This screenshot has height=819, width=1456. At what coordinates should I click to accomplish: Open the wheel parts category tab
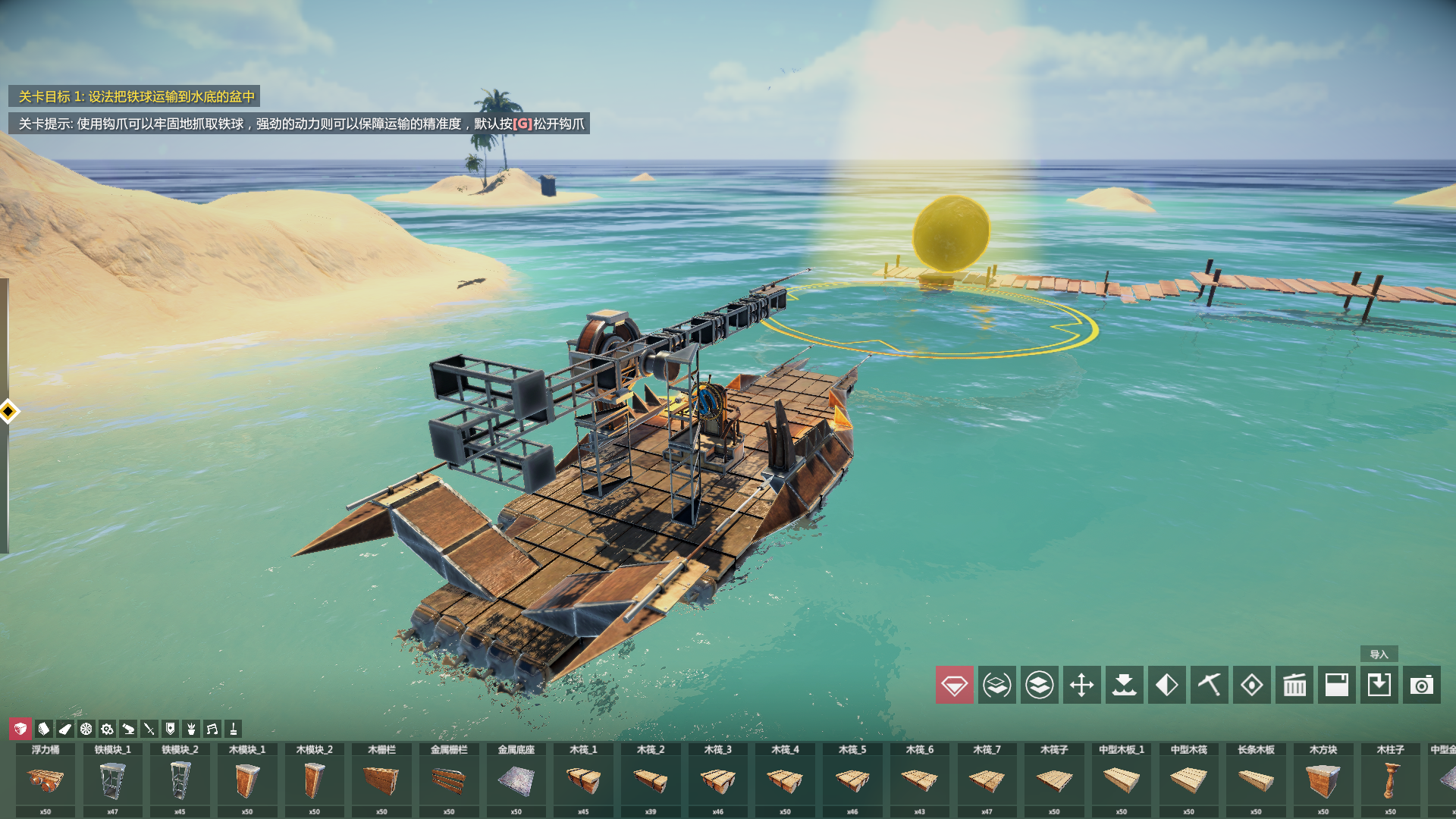pos(86,729)
